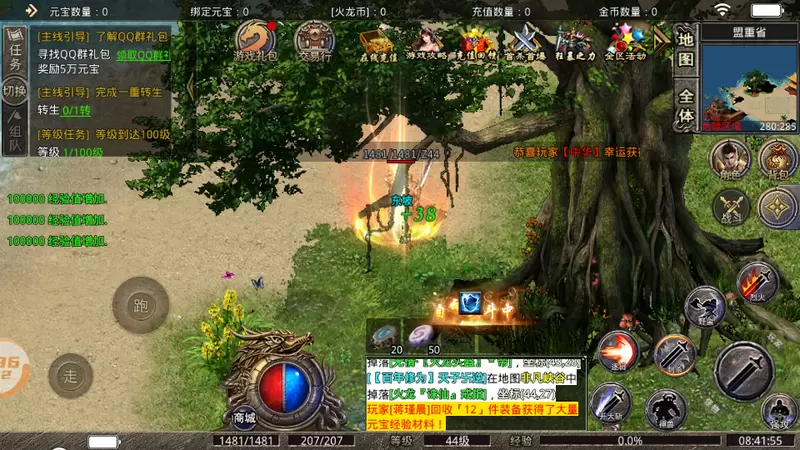Tap the 跑 run button
Screen dimensions: 800x450
(x=139, y=305)
